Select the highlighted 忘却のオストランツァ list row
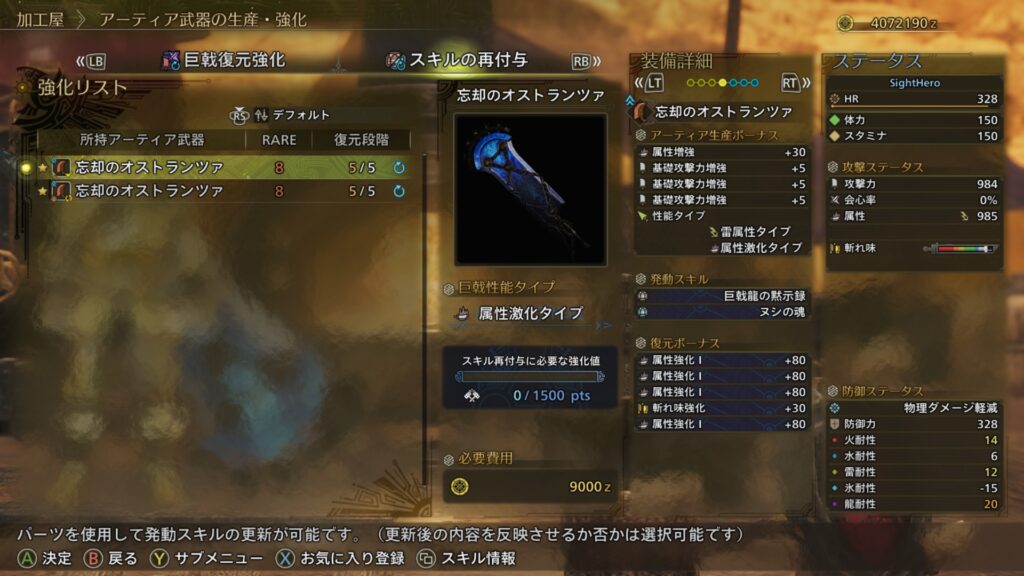 220,167
